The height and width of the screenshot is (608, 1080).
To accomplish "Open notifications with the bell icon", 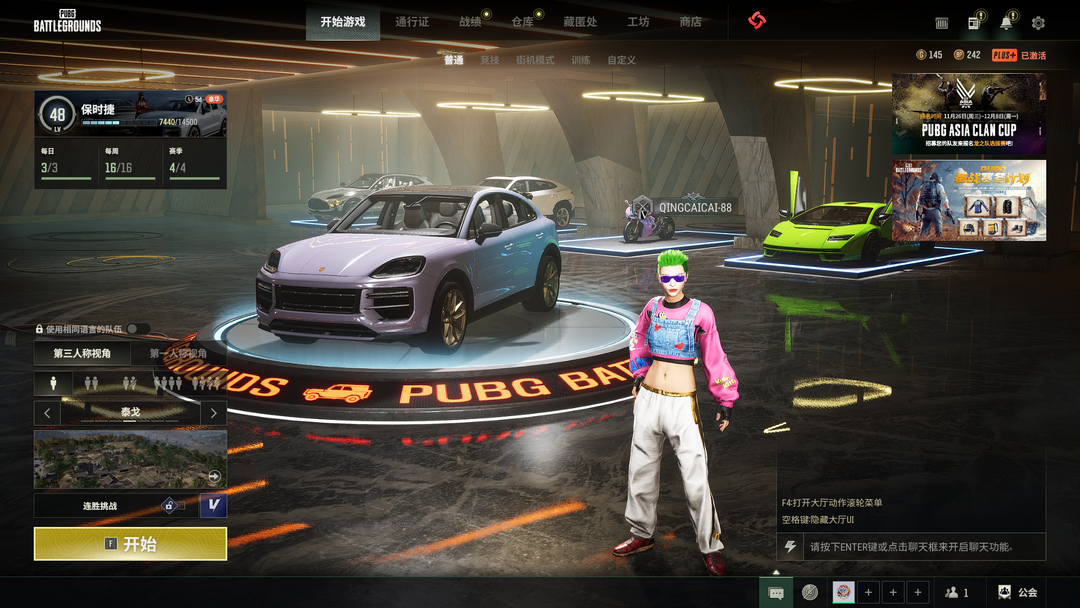I will 1006,23.
